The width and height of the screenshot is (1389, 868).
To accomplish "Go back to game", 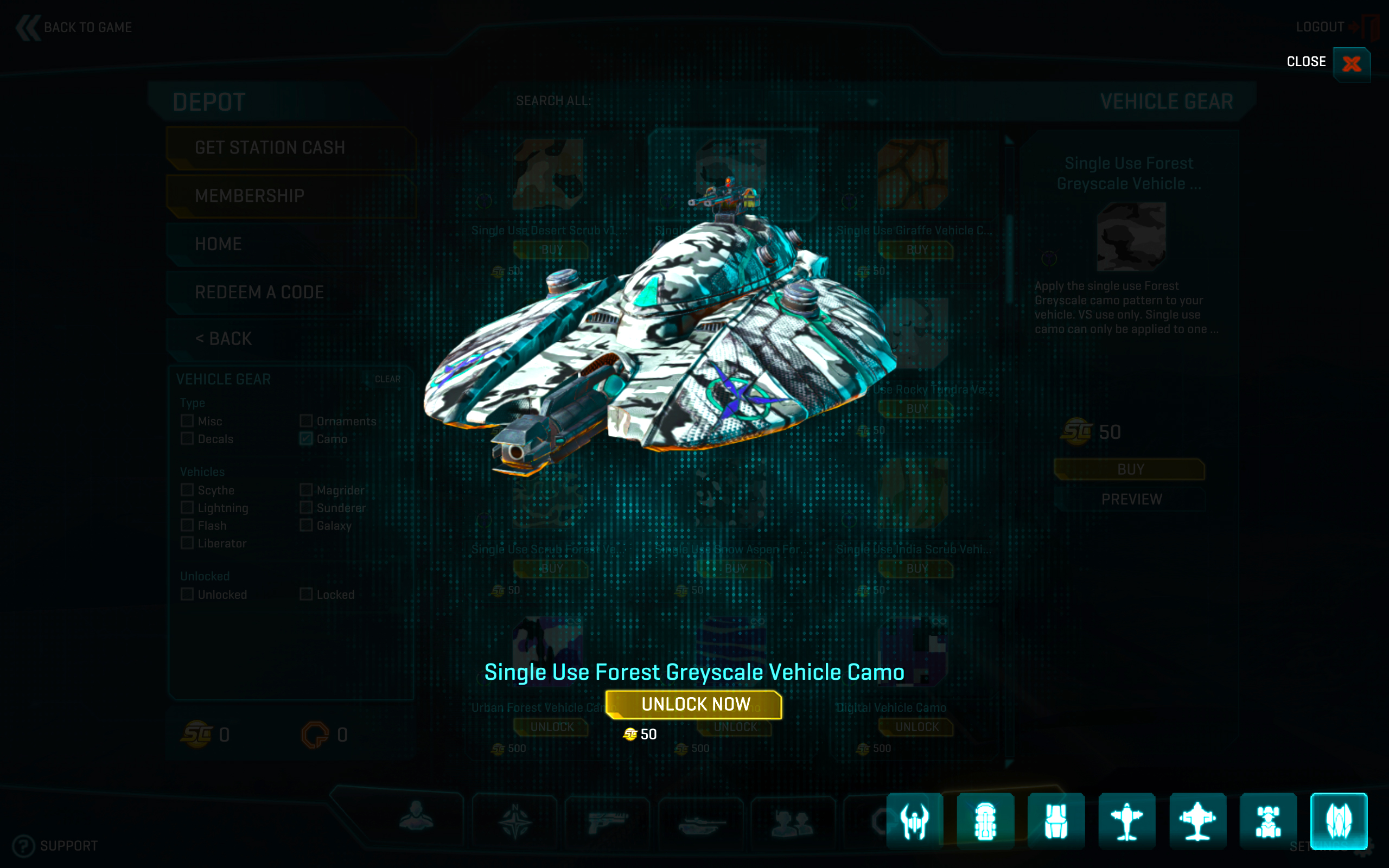I will (75, 28).
